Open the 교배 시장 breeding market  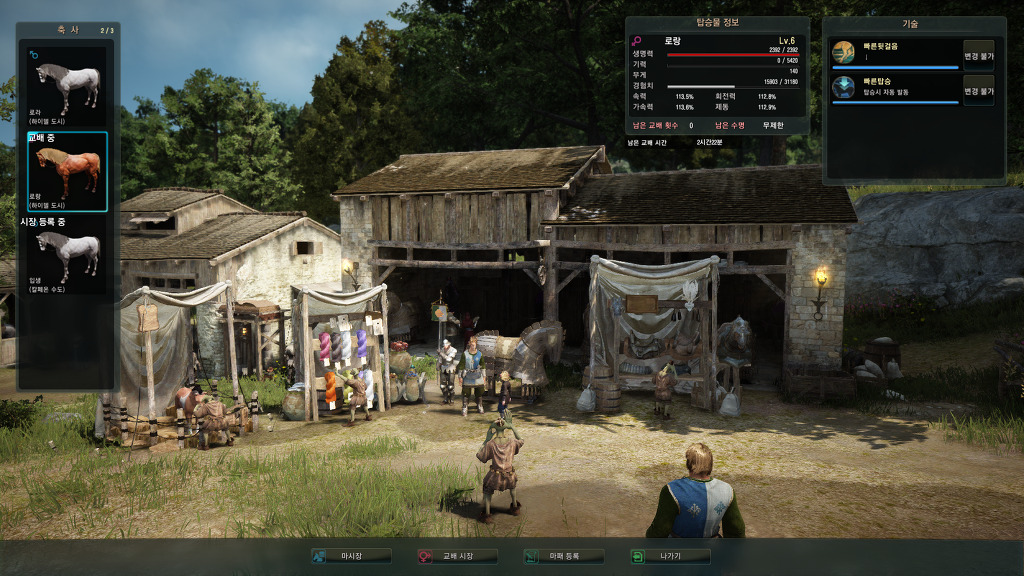coord(457,556)
